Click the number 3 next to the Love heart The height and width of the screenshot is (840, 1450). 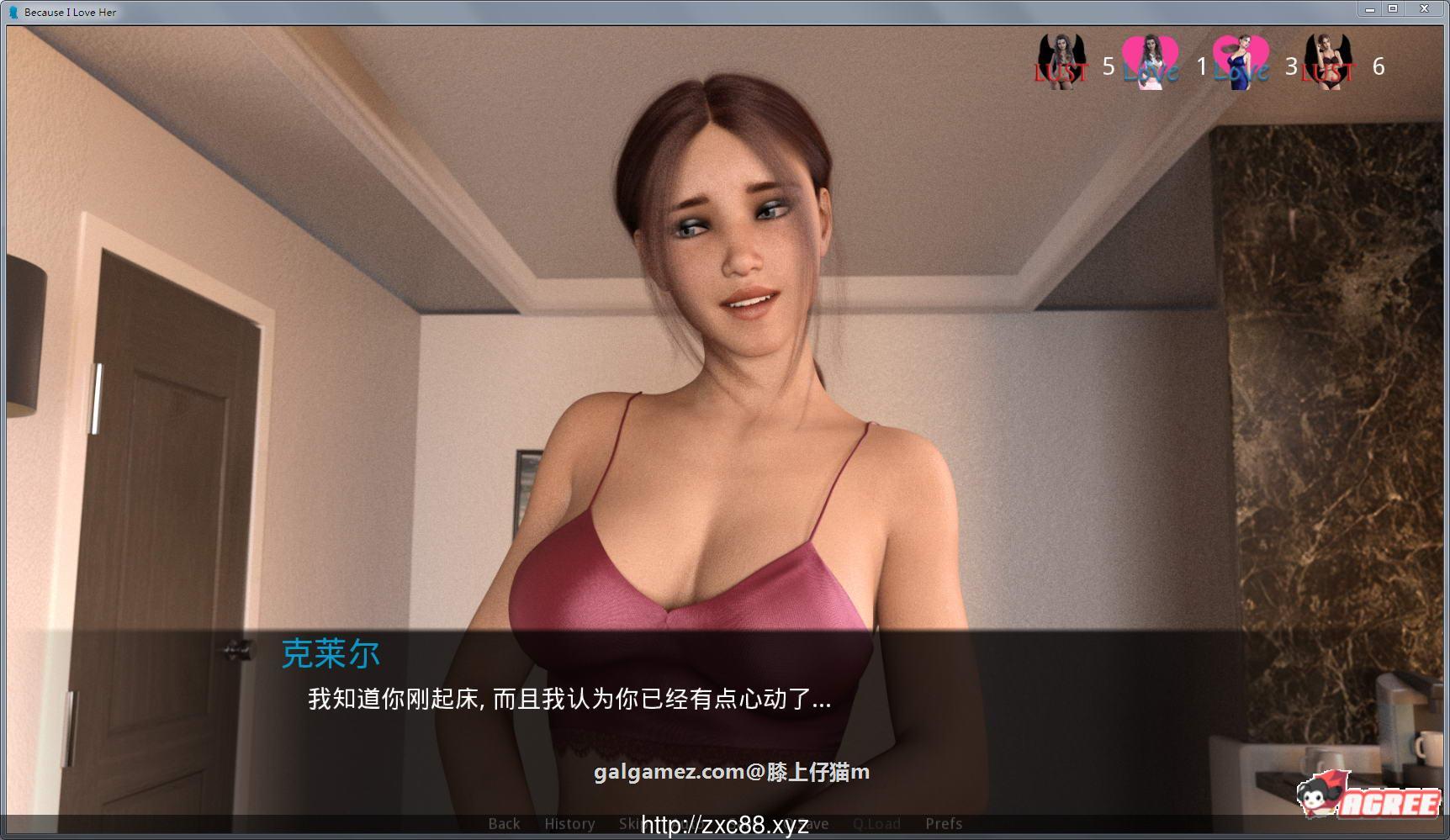pos(1292,66)
